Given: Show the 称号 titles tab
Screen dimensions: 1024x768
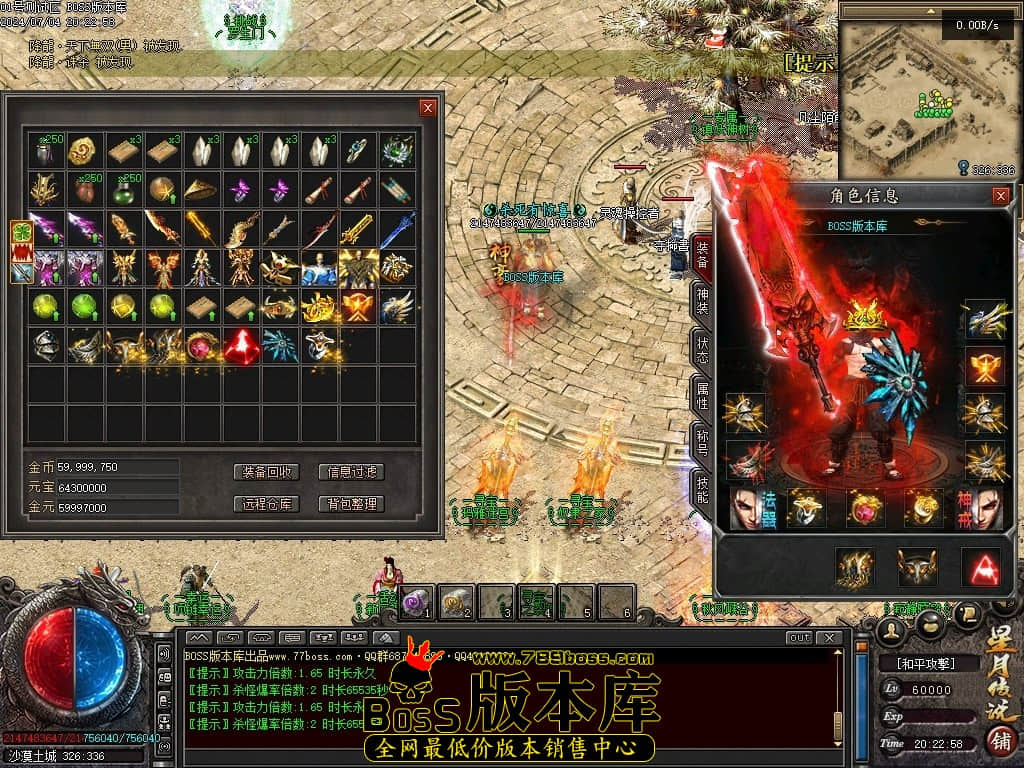Looking at the screenshot, I should 702,441.
